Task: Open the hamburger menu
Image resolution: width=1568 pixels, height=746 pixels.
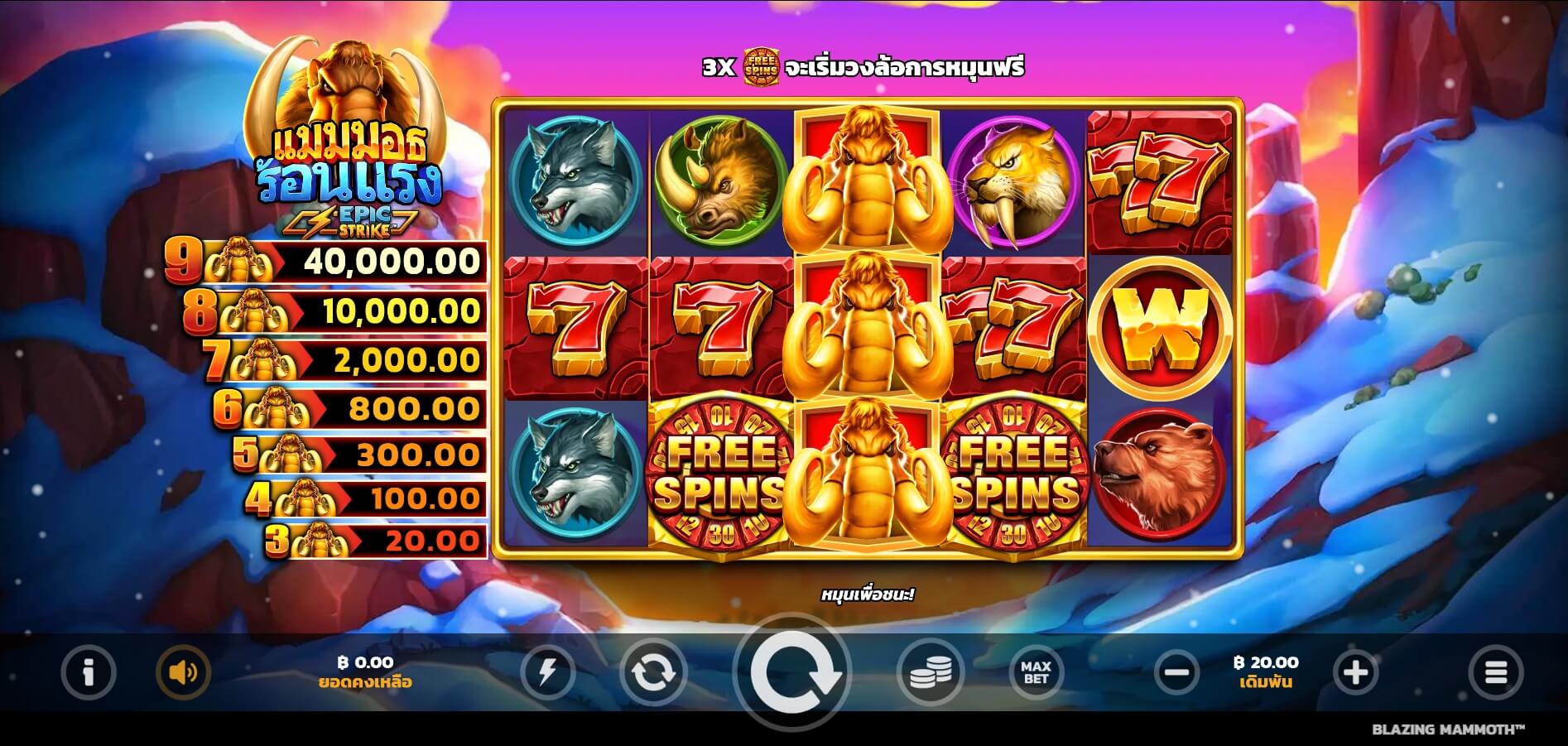Action: (1495, 672)
